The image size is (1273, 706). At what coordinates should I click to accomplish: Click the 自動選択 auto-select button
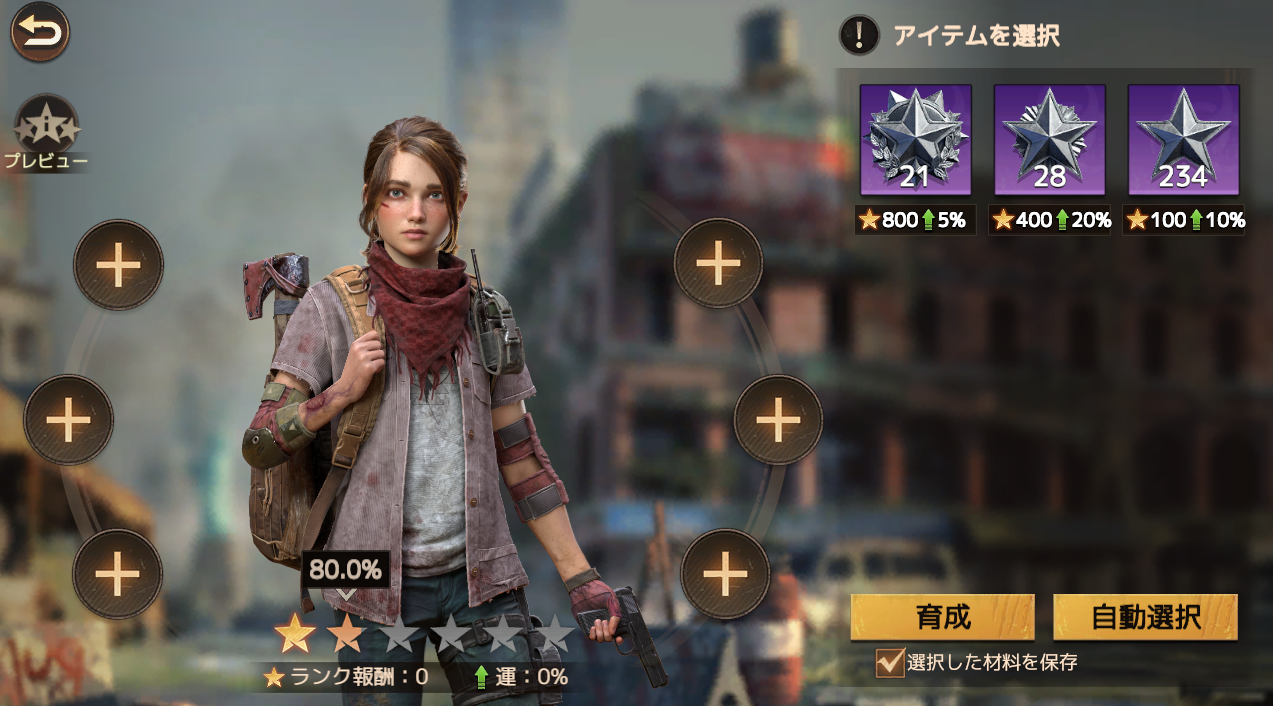1145,617
